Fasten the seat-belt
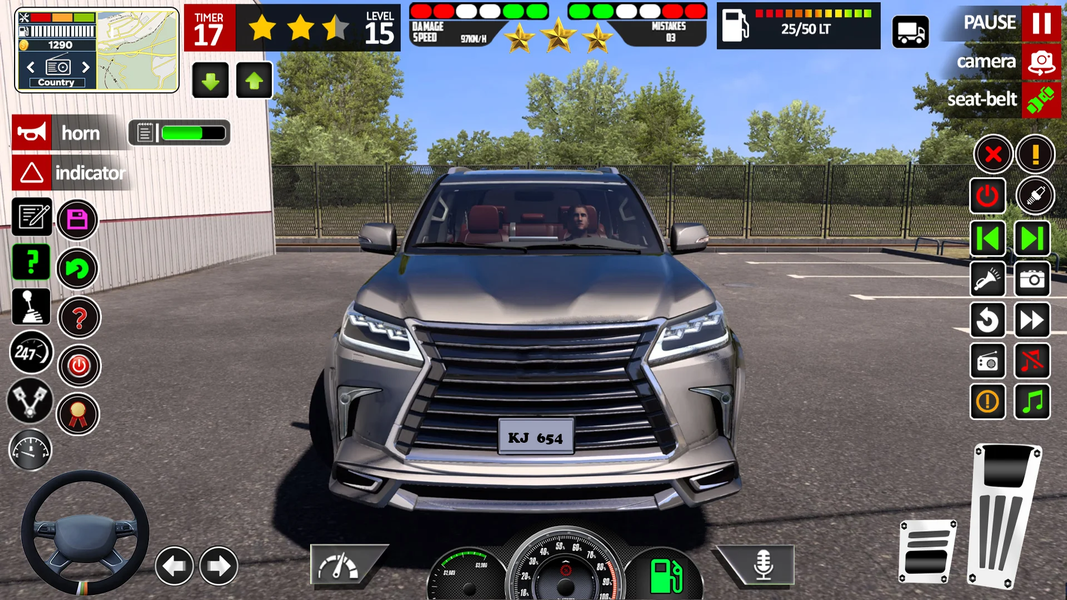 (x=1041, y=100)
